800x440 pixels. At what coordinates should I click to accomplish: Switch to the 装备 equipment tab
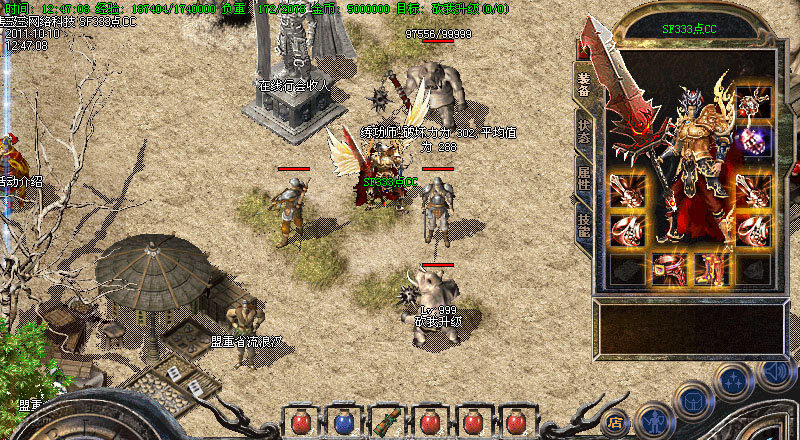coord(583,82)
